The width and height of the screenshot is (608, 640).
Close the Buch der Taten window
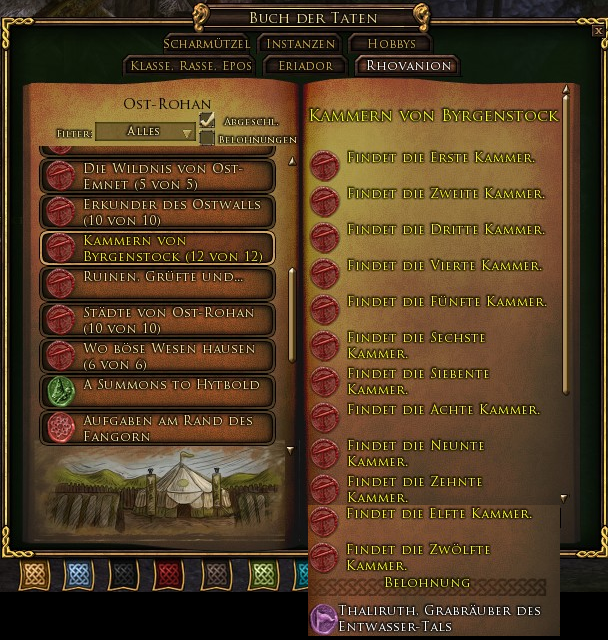pos(598,31)
